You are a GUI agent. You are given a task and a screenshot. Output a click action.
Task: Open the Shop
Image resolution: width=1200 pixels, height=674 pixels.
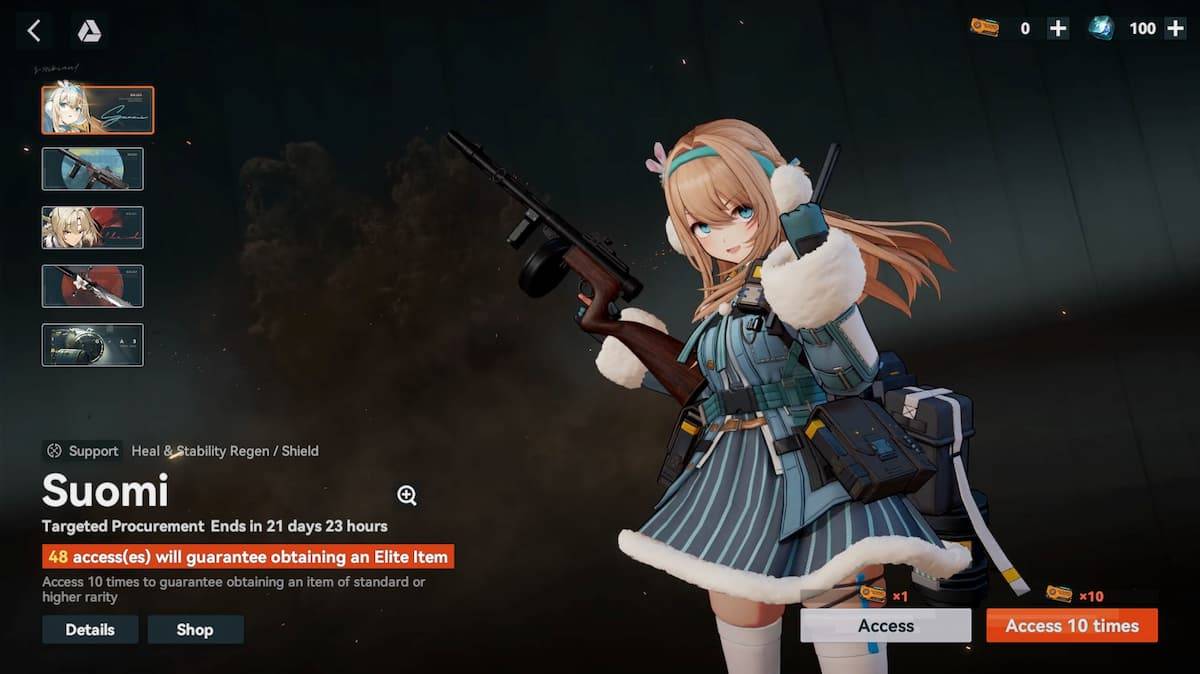point(195,630)
